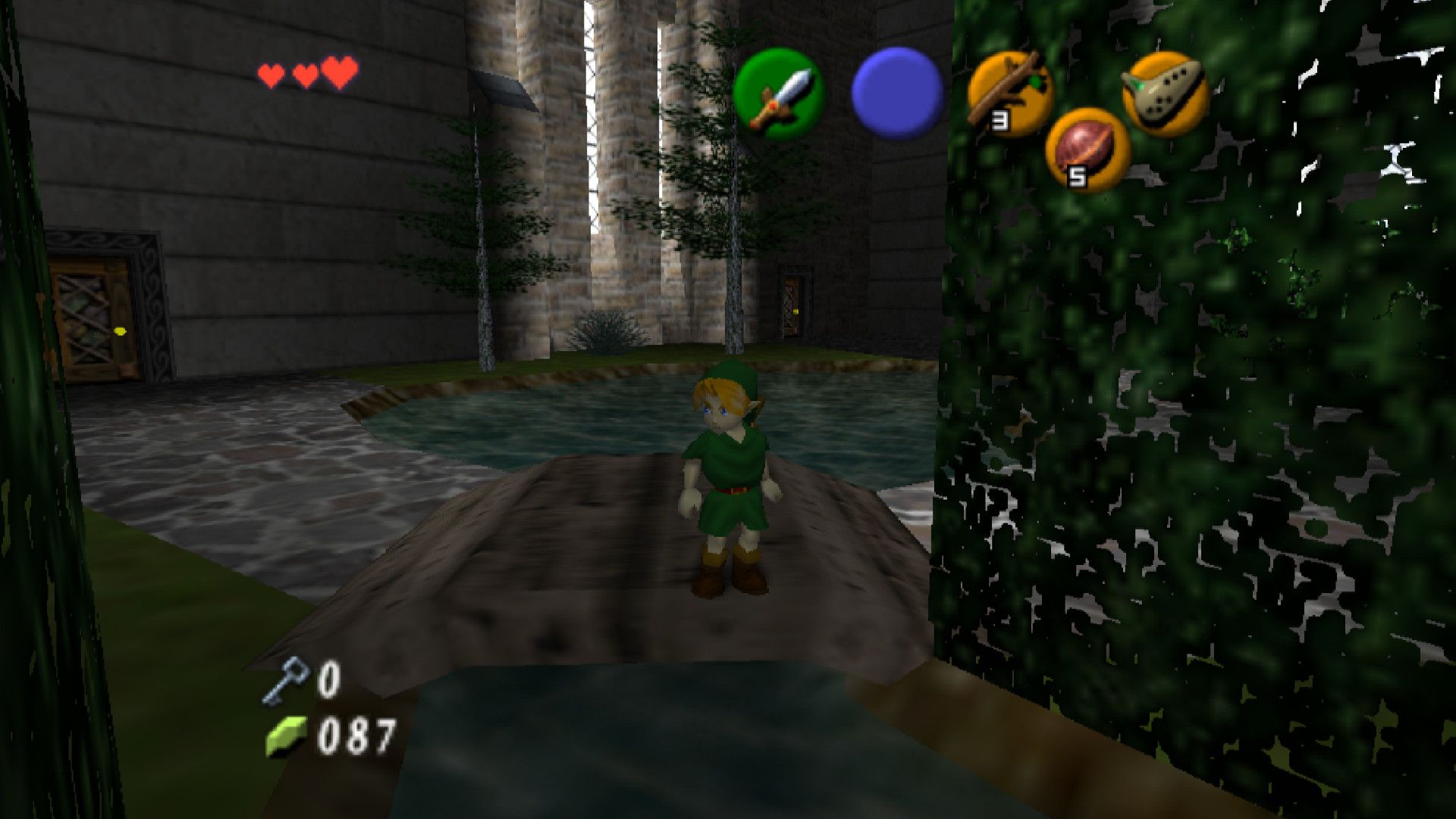Click the quantity badge 5 on the Deku Nut
This screenshot has height=819, width=1456.
point(1078,177)
